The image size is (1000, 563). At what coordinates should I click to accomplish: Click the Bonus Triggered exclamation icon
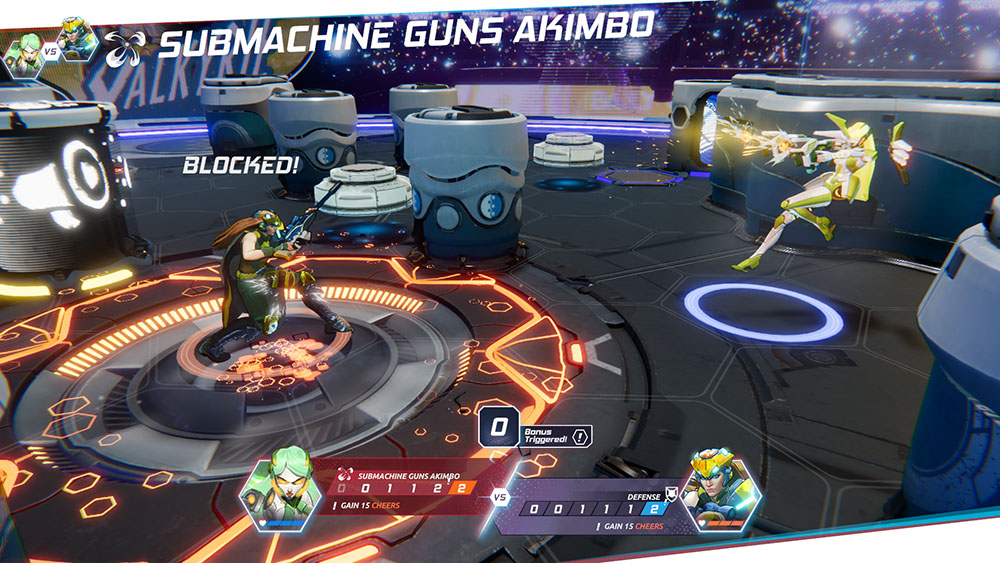tap(581, 436)
